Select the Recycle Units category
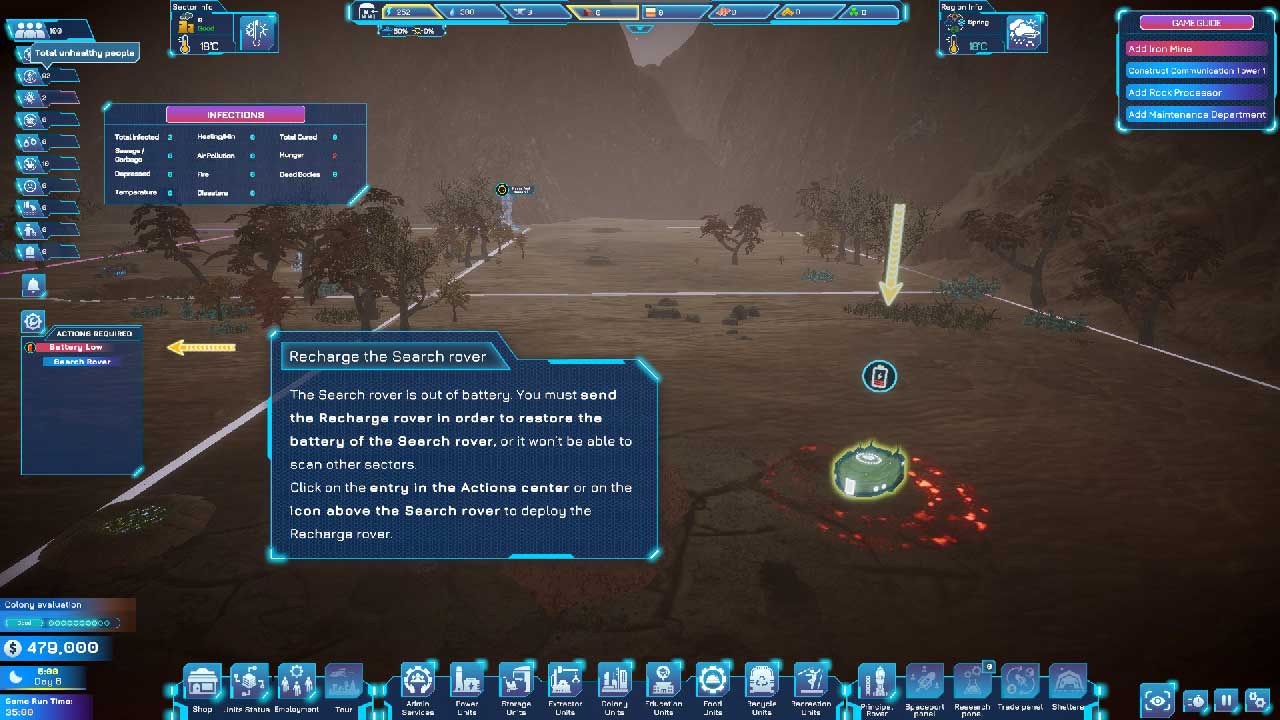 (762, 683)
